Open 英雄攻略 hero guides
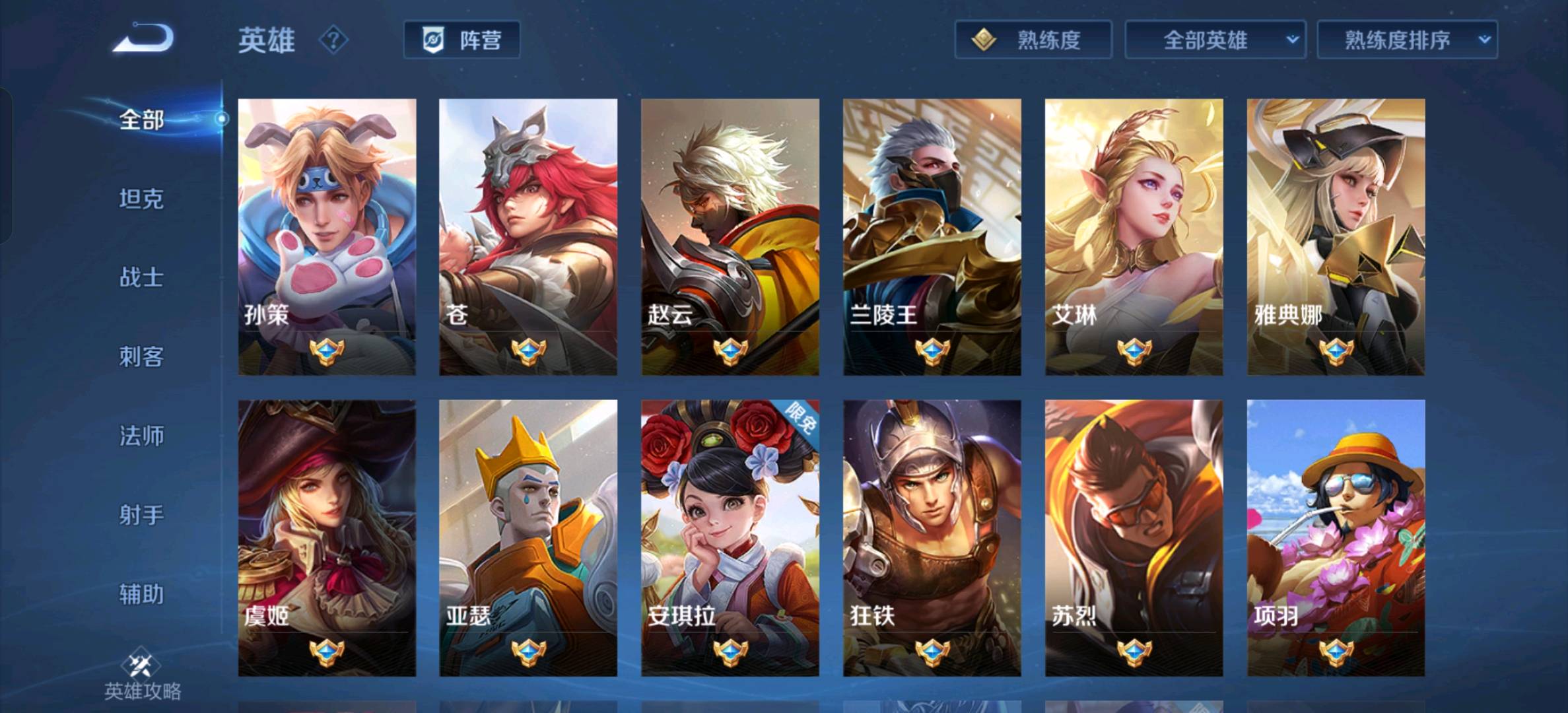This screenshot has height=713, width=1568. (x=142, y=677)
